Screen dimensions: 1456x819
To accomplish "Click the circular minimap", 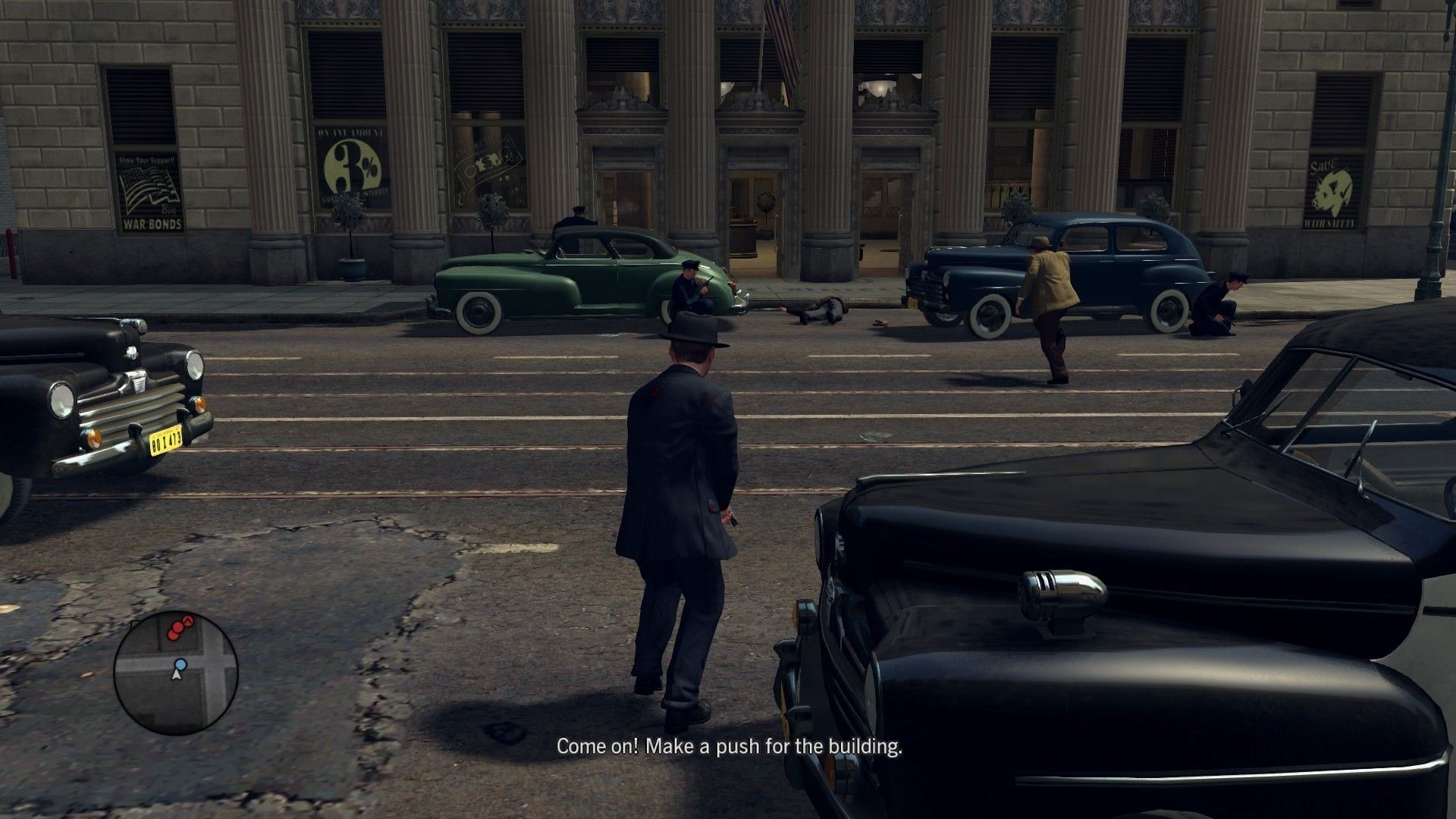I will 176,673.
